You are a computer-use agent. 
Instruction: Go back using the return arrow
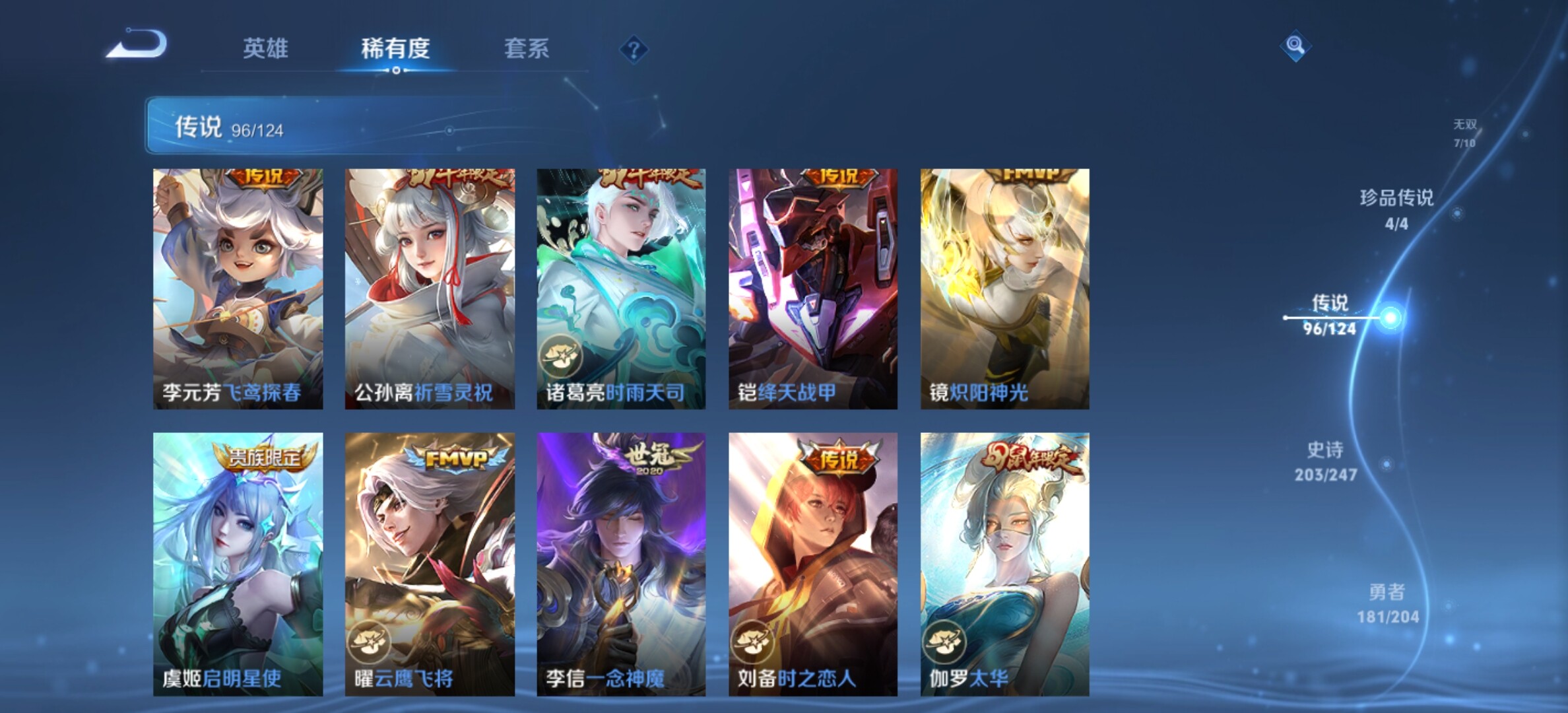[138, 45]
